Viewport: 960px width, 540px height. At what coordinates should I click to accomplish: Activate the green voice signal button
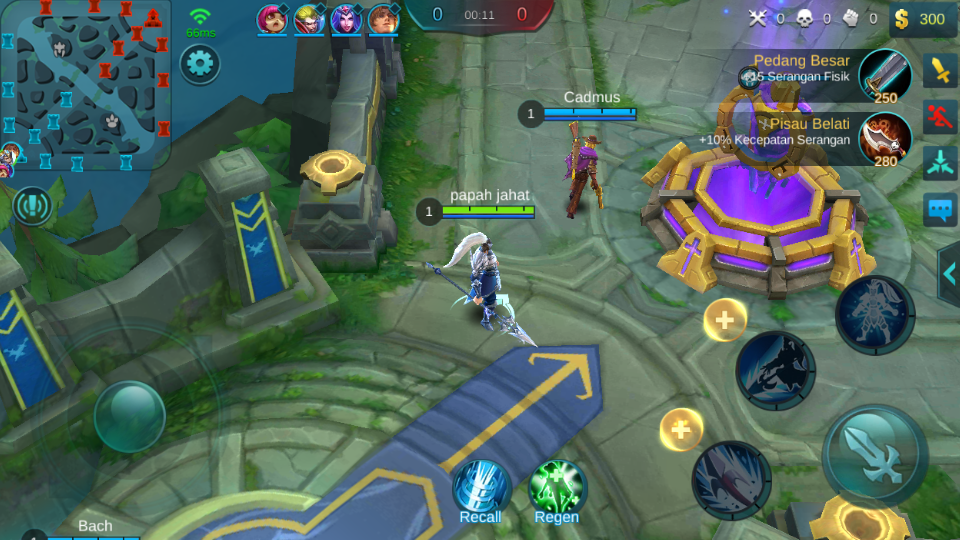coord(33,205)
